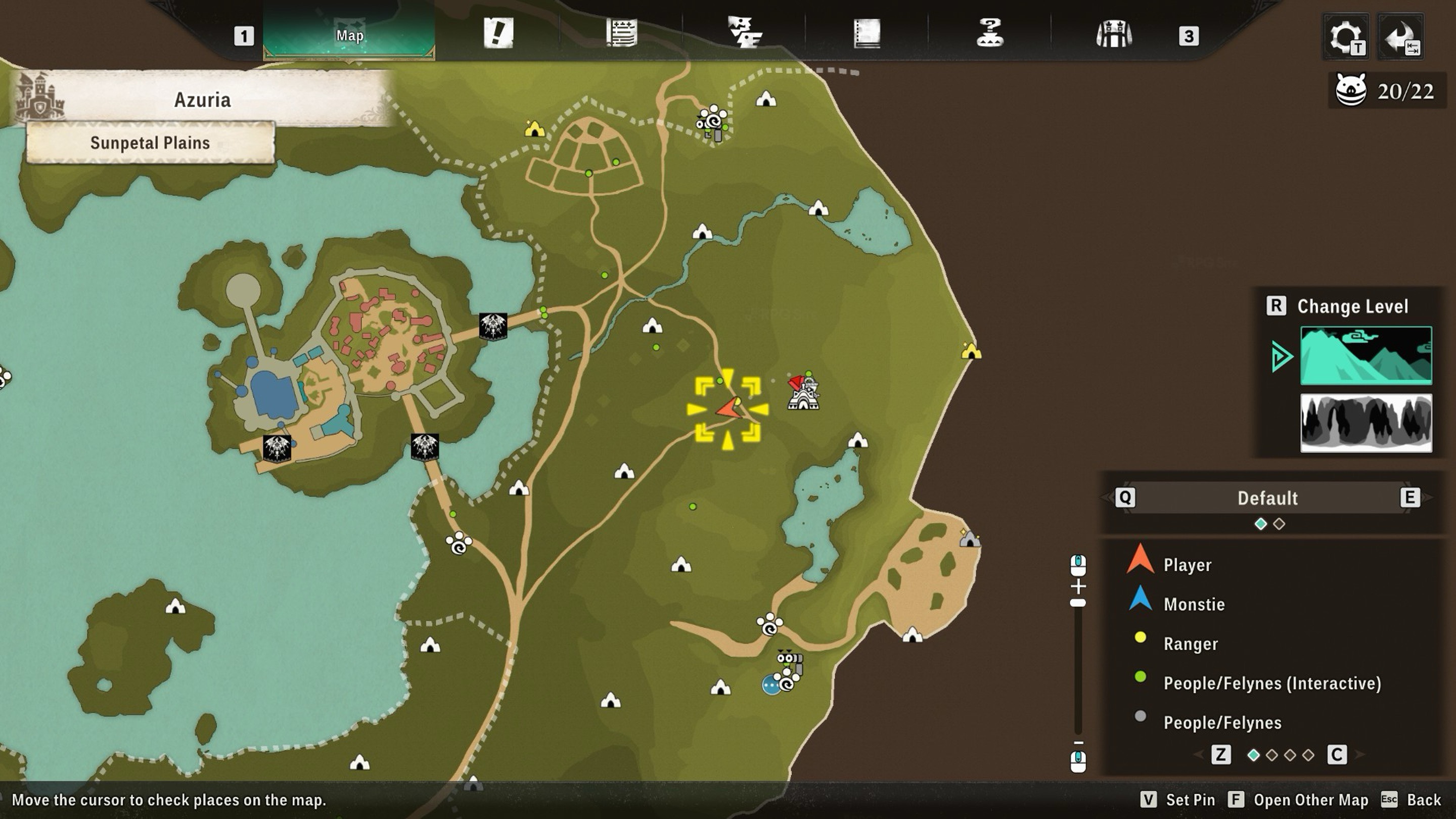This screenshot has width=1456, height=819.
Task: Select the Map tab
Action: click(349, 35)
